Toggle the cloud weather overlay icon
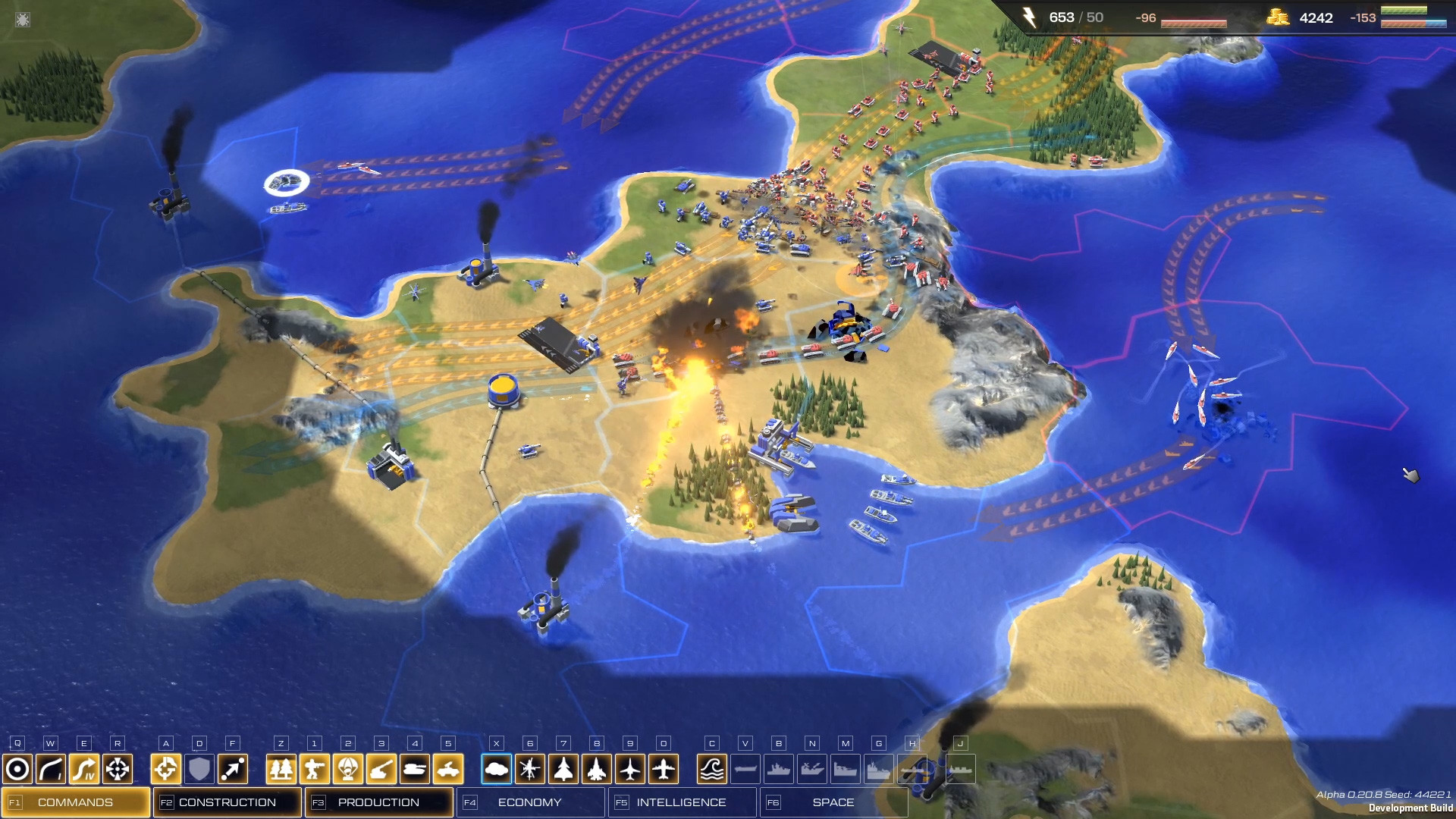Screen dimensions: 1456x819 click(x=497, y=769)
